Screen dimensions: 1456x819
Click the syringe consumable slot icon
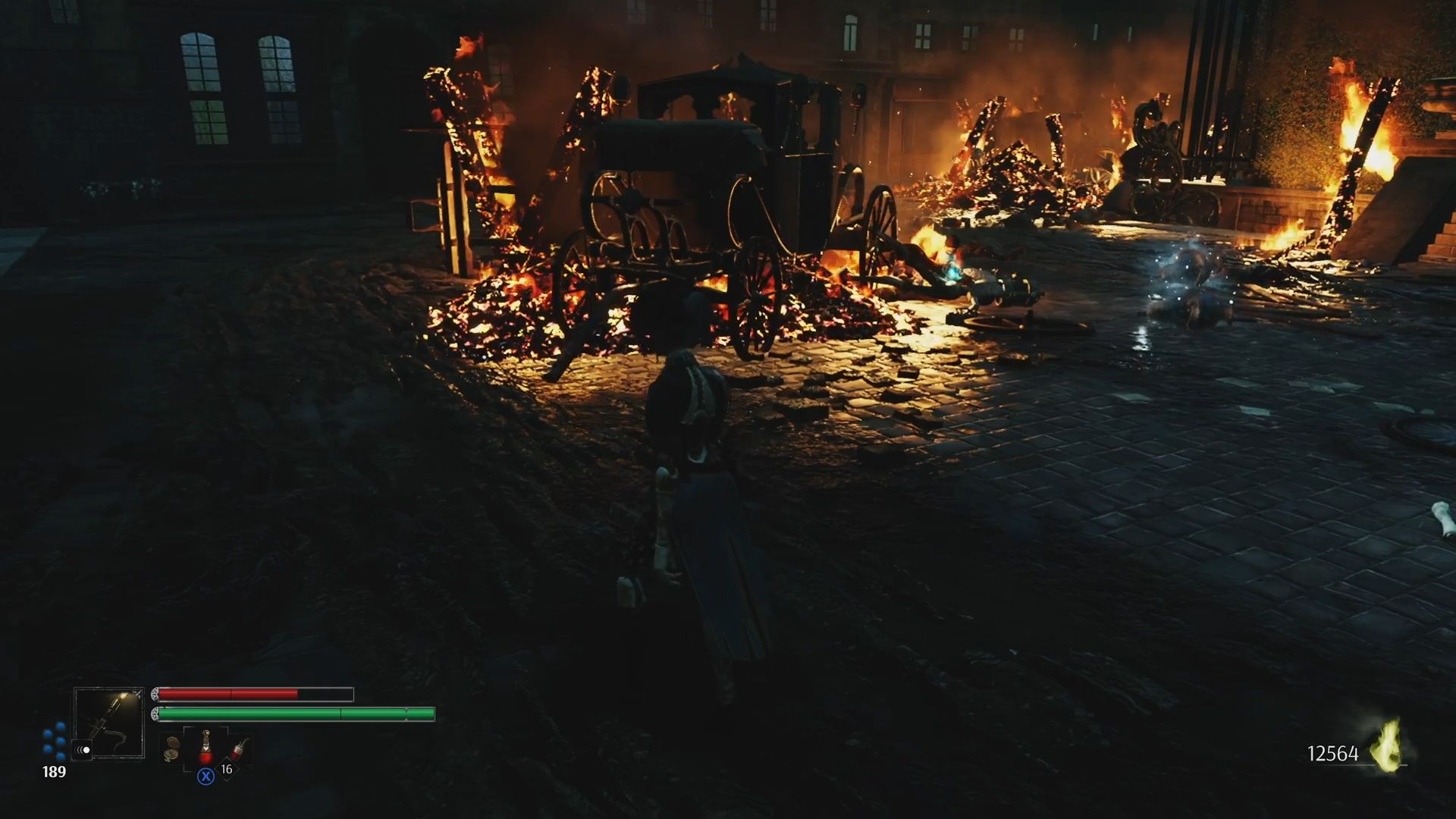pos(238,748)
